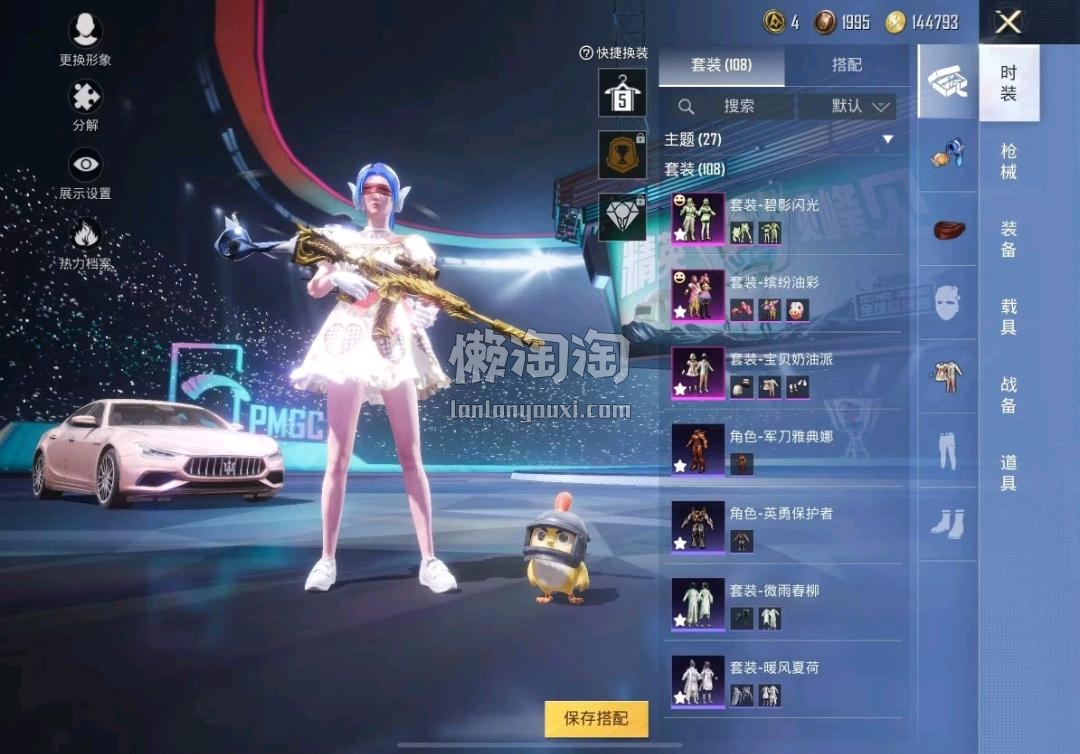The height and width of the screenshot is (754, 1080).
Task: Open the 载具 vehicles category
Action: coord(1008,316)
